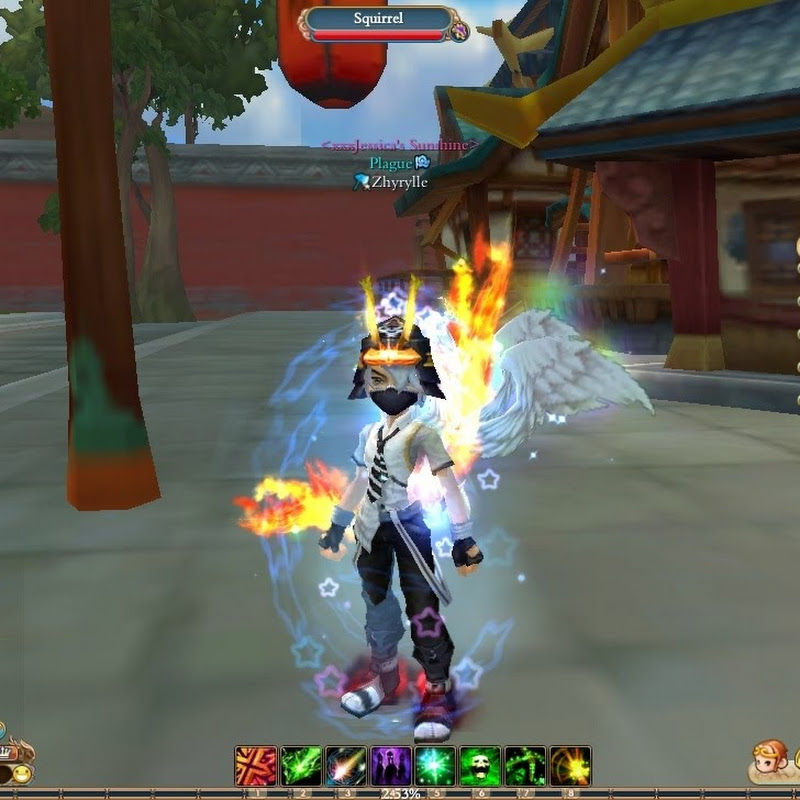Trigger the purple shadow figures skill
This screenshot has height=800, width=800.
(390, 766)
